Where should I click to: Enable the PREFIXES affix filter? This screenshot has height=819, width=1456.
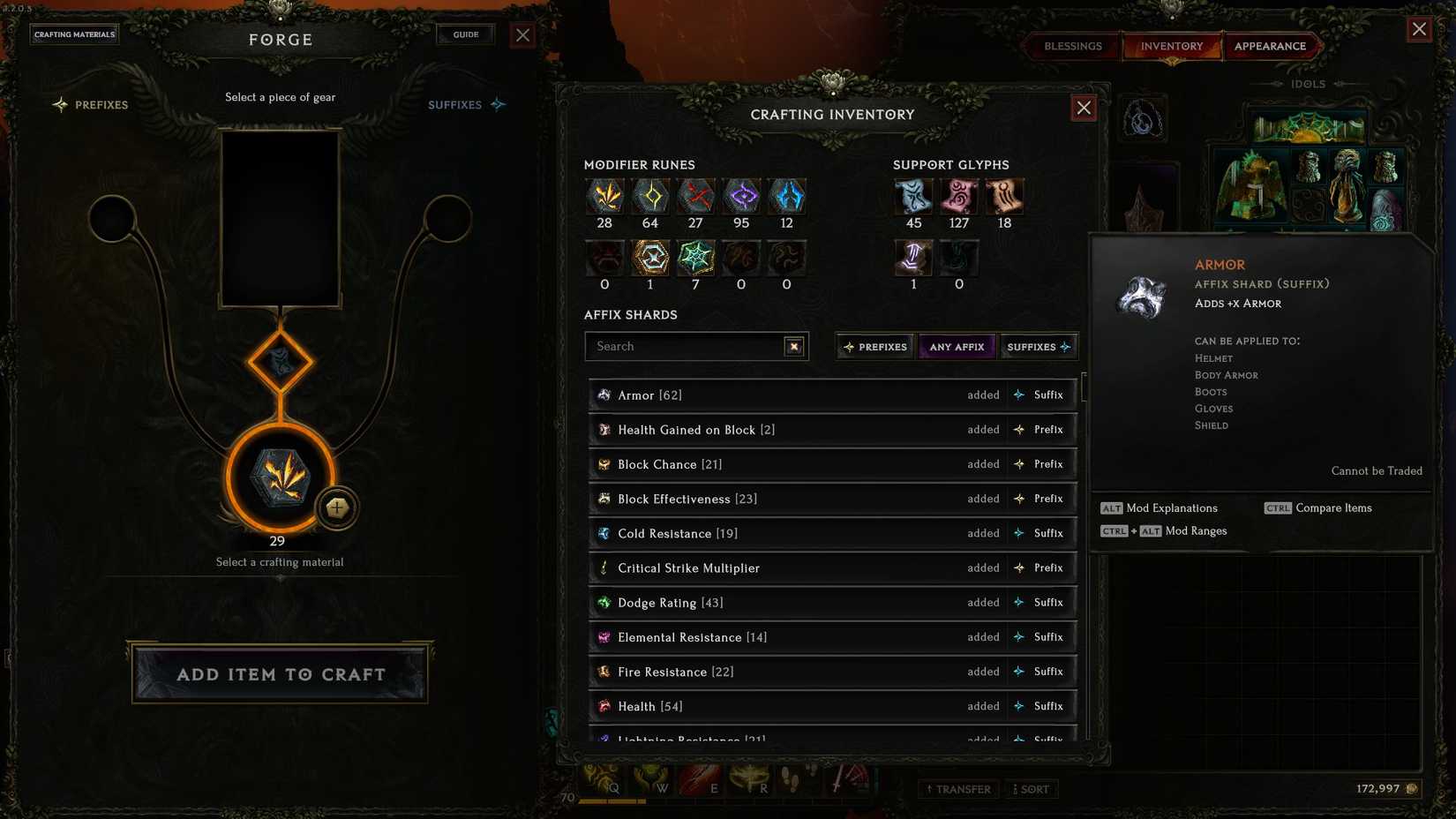click(x=874, y=347)
